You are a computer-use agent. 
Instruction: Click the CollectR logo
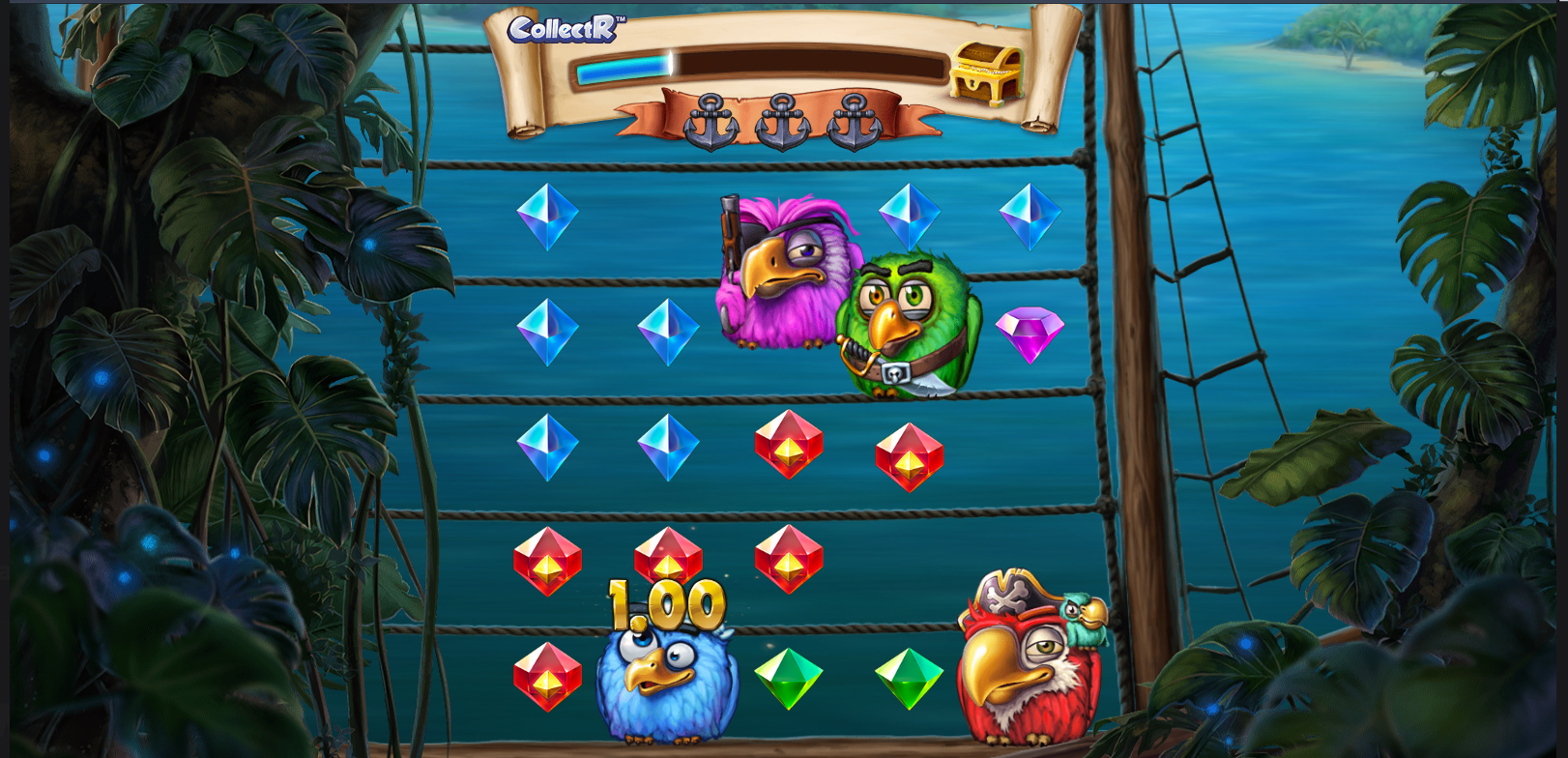click(566, 29)
